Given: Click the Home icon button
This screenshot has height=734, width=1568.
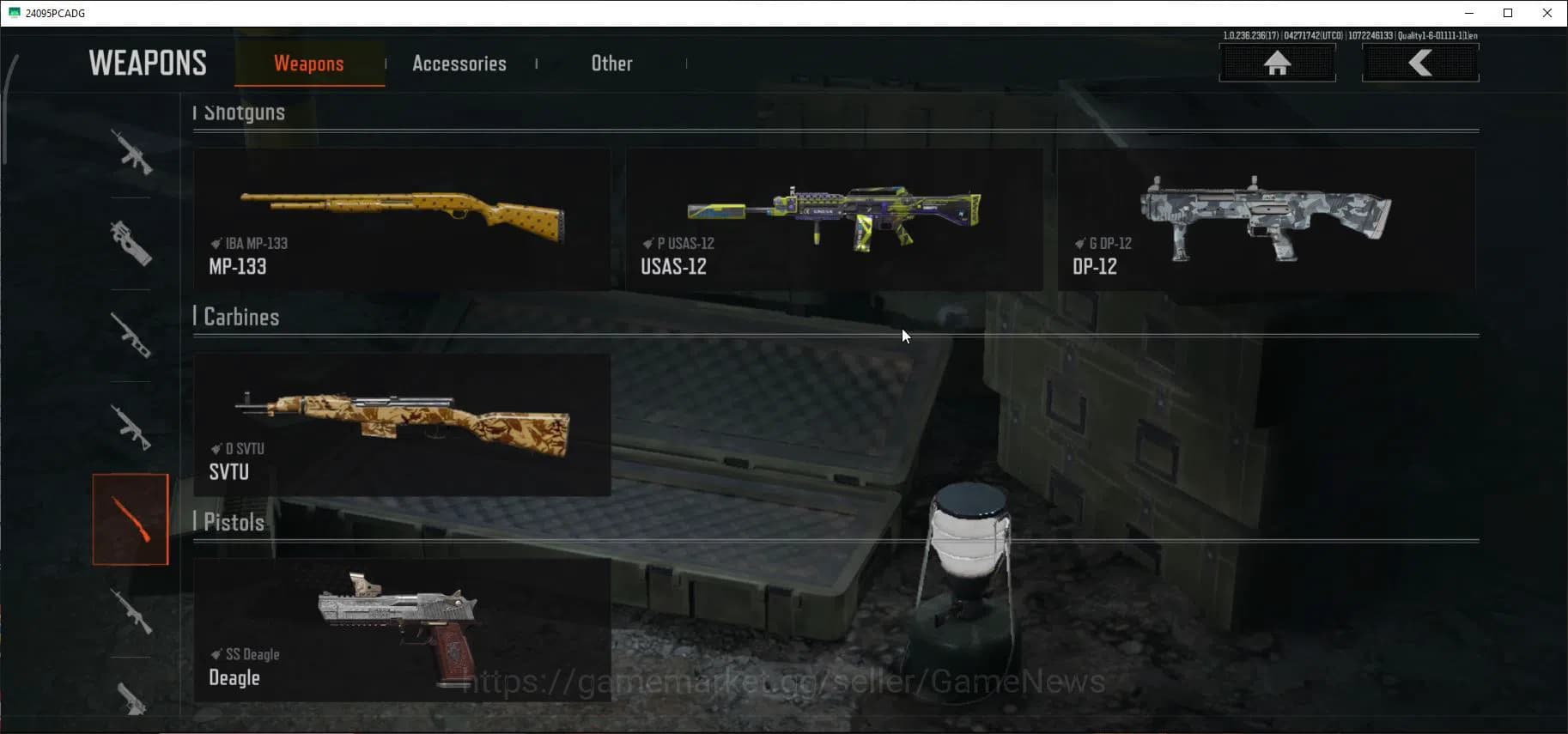Looking at the screenshot, I should (x=1279, y=63).
